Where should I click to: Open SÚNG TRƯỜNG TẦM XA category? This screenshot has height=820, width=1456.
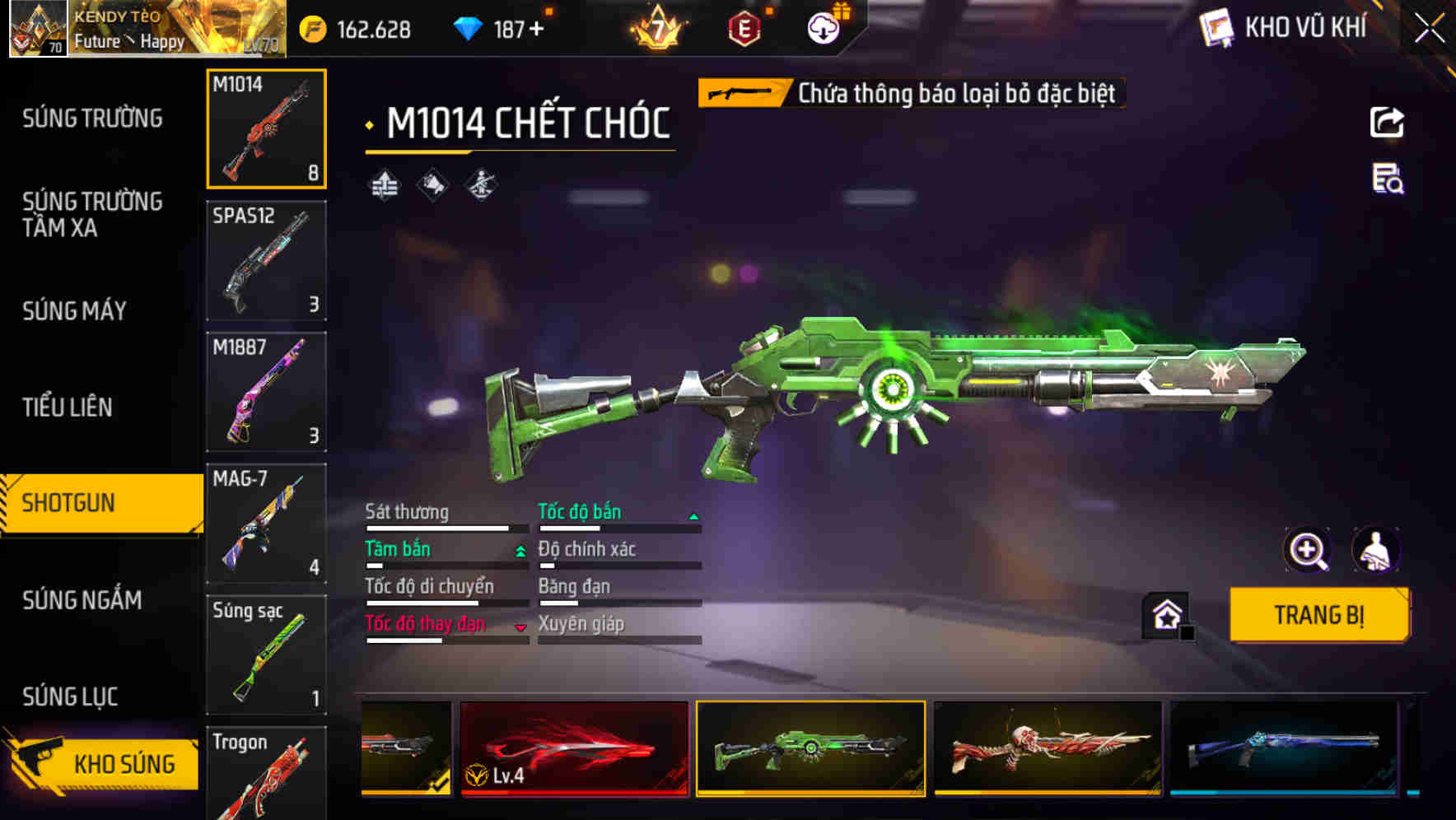click(92, 214)
